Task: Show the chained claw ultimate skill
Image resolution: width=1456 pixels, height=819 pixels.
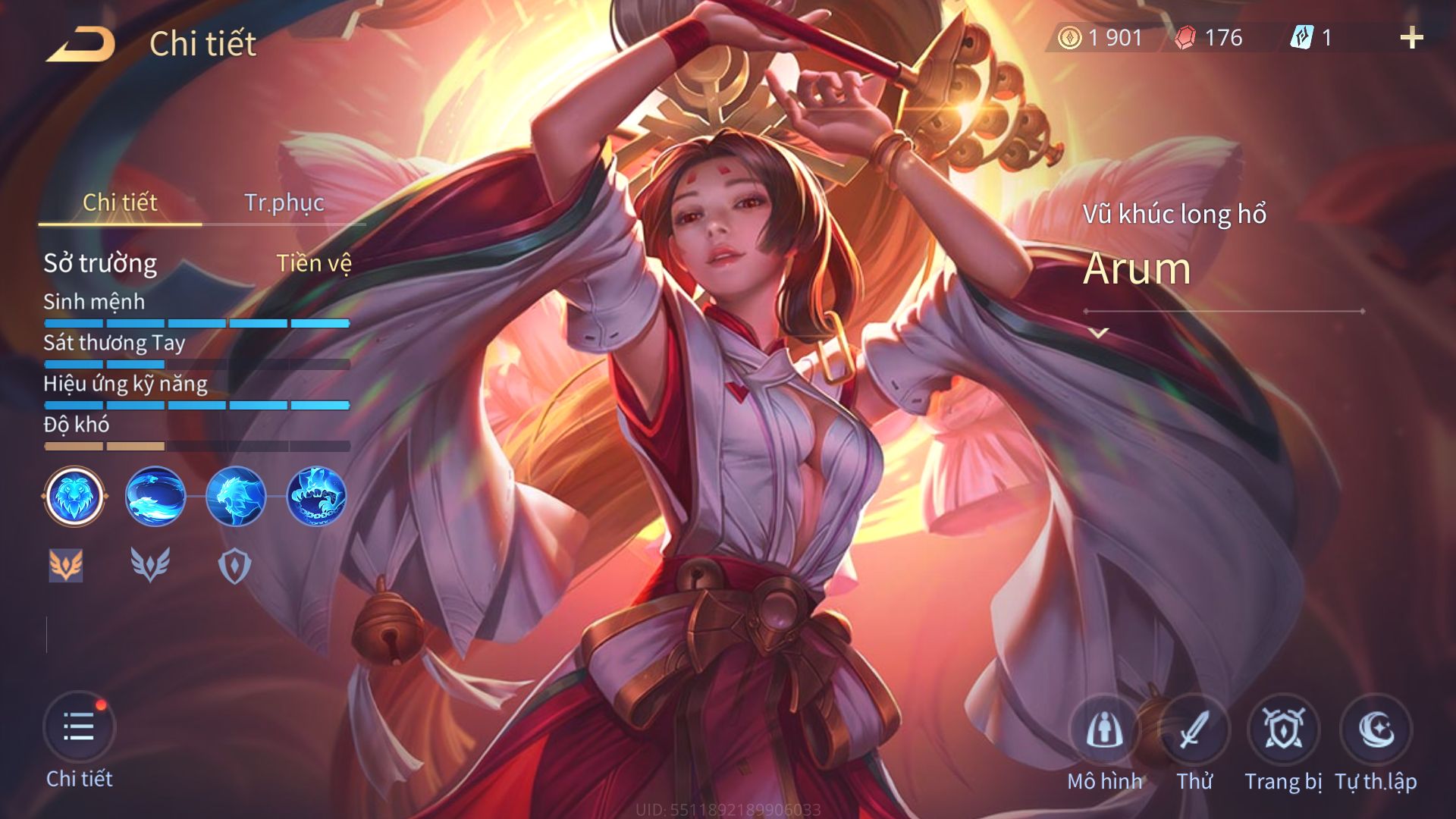Action: tap(316, 497)
